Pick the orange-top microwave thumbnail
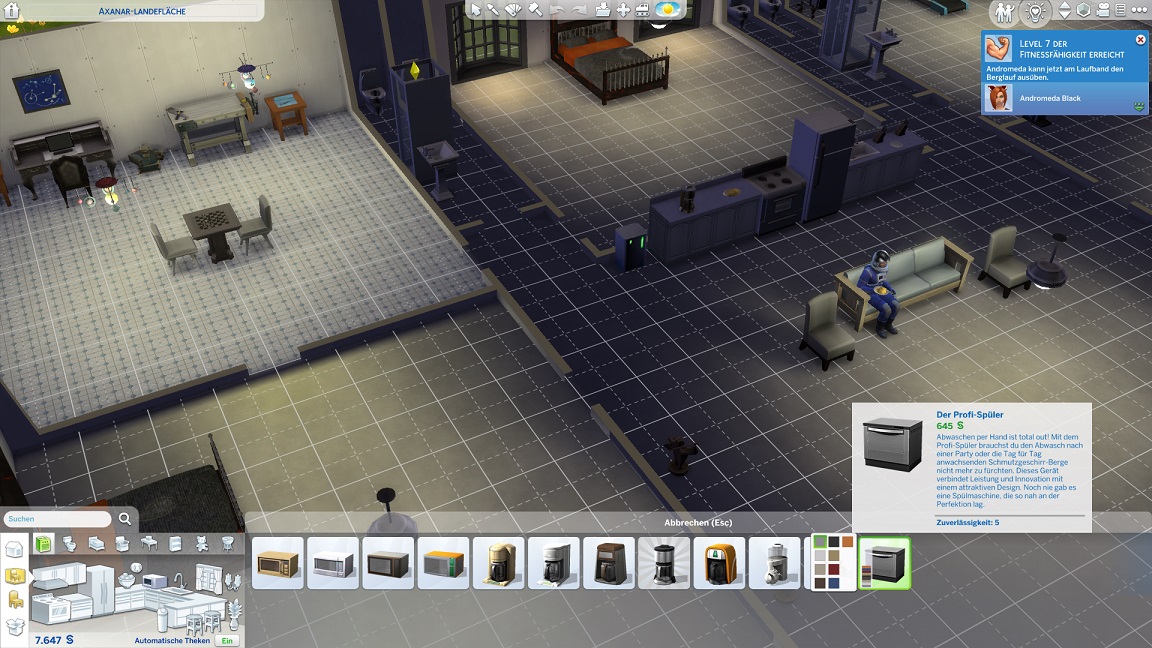1152x648 pixels. (x=443, y=564)
